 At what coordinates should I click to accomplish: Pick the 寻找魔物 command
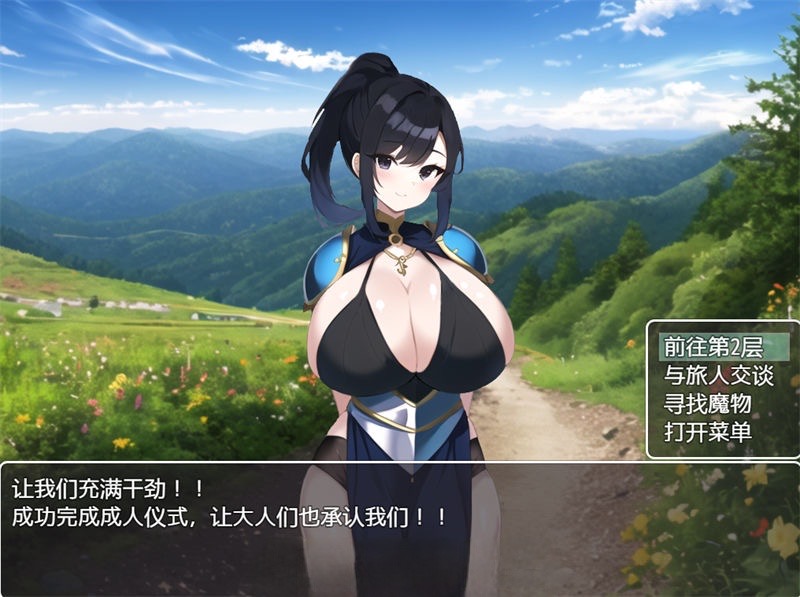coord(708,404)
